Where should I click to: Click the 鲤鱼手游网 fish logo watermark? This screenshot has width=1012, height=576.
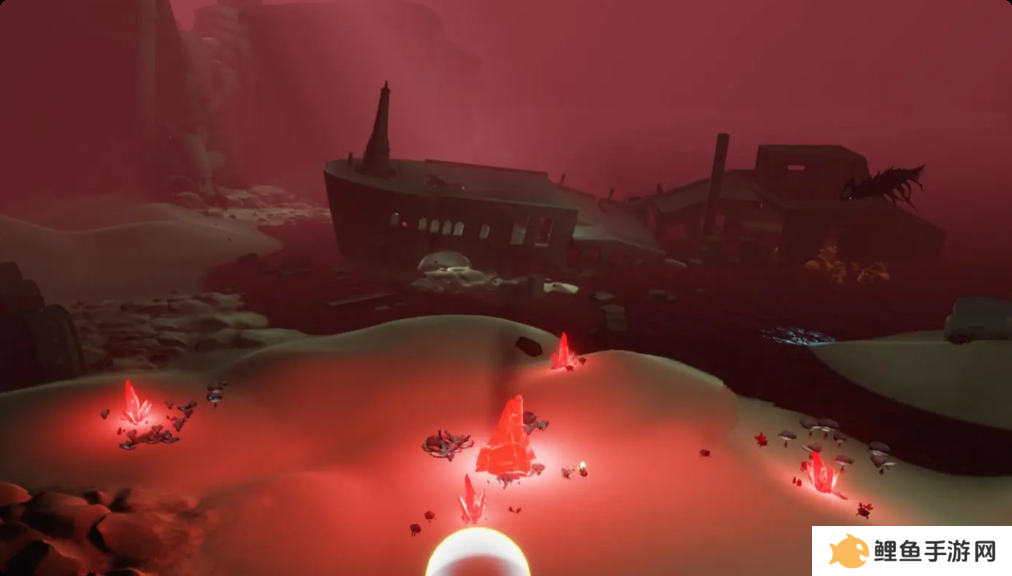[x=849, y=551]
